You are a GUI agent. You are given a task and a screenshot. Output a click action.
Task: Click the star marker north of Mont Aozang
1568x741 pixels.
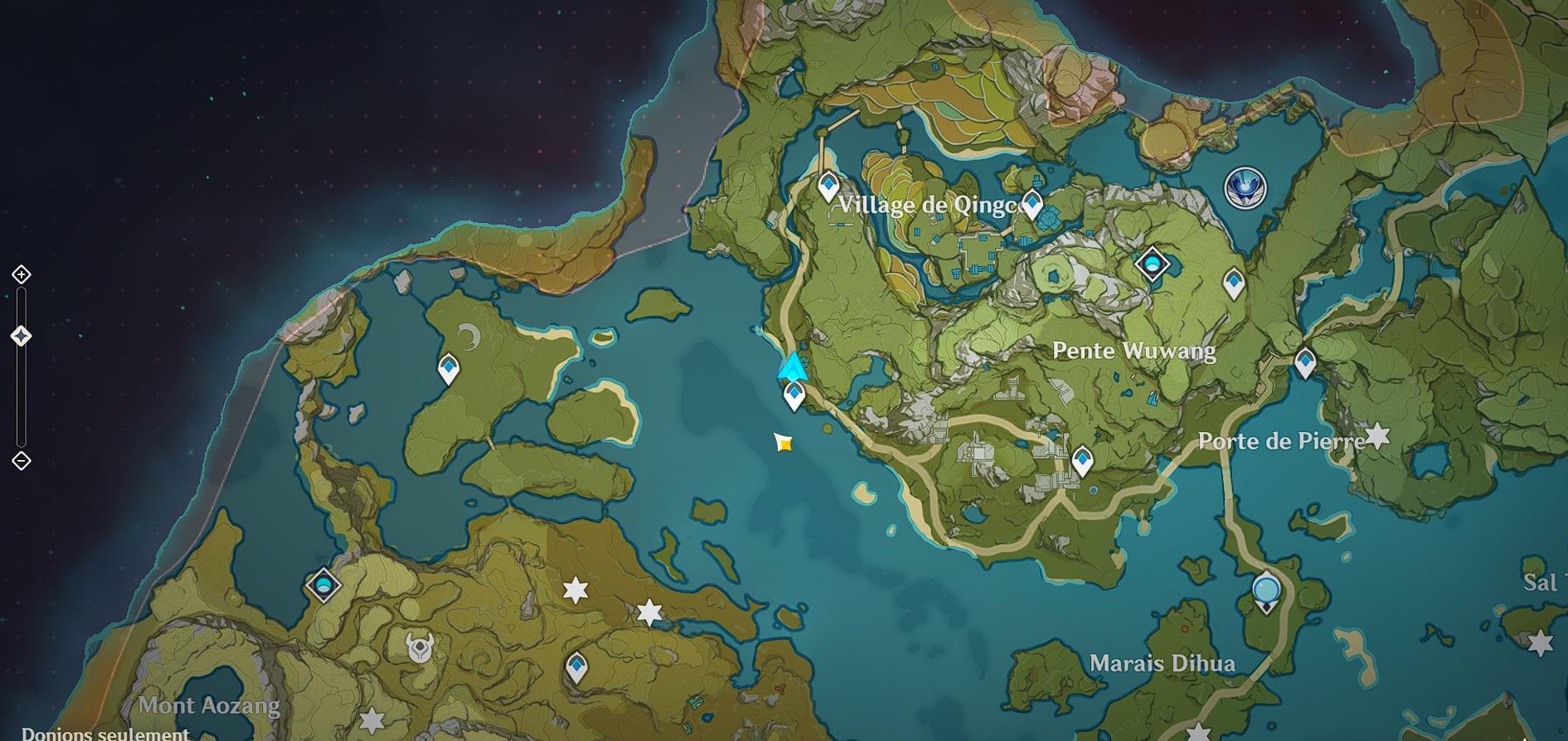575,591
